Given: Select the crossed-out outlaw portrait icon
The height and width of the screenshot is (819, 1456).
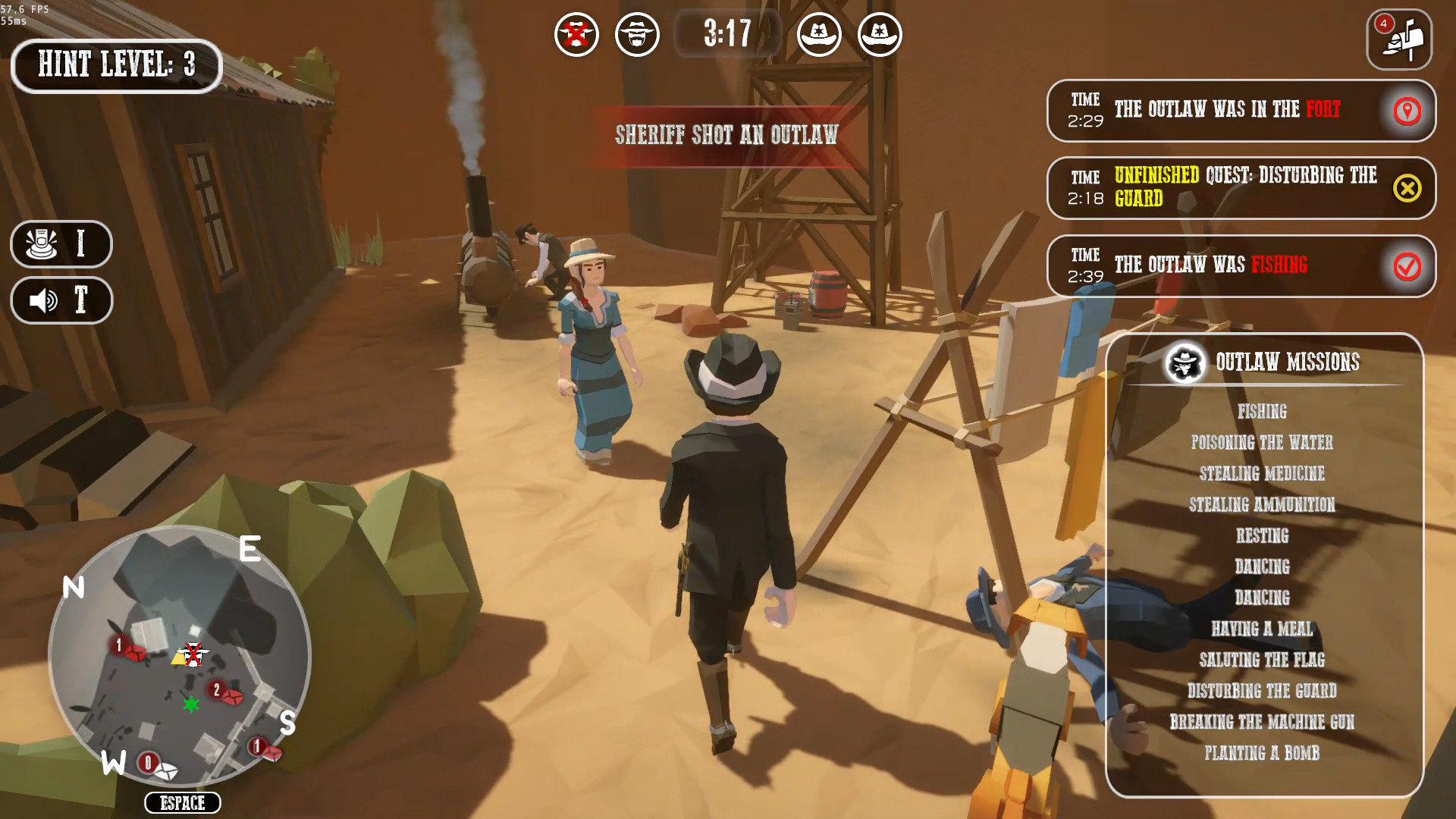Looking at the screenshot, I should pos(576,35).
